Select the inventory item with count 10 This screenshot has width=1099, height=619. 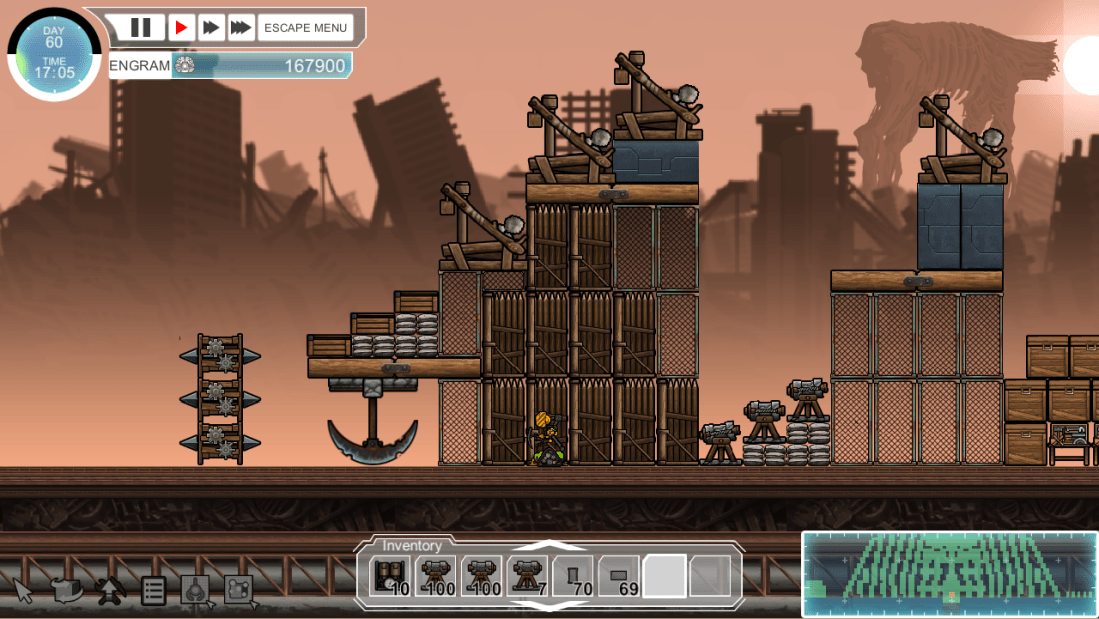(390, 576)
